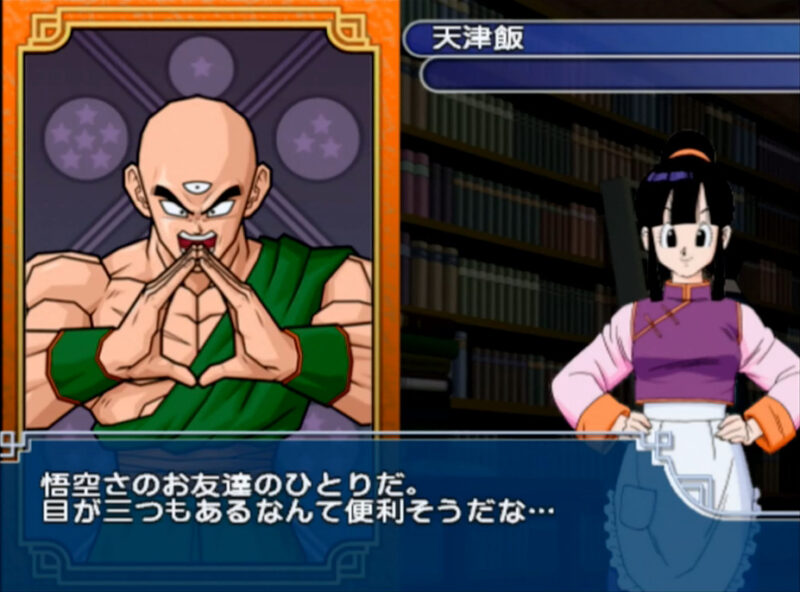Click the 天津飯 name header bar

click(600, 39)
